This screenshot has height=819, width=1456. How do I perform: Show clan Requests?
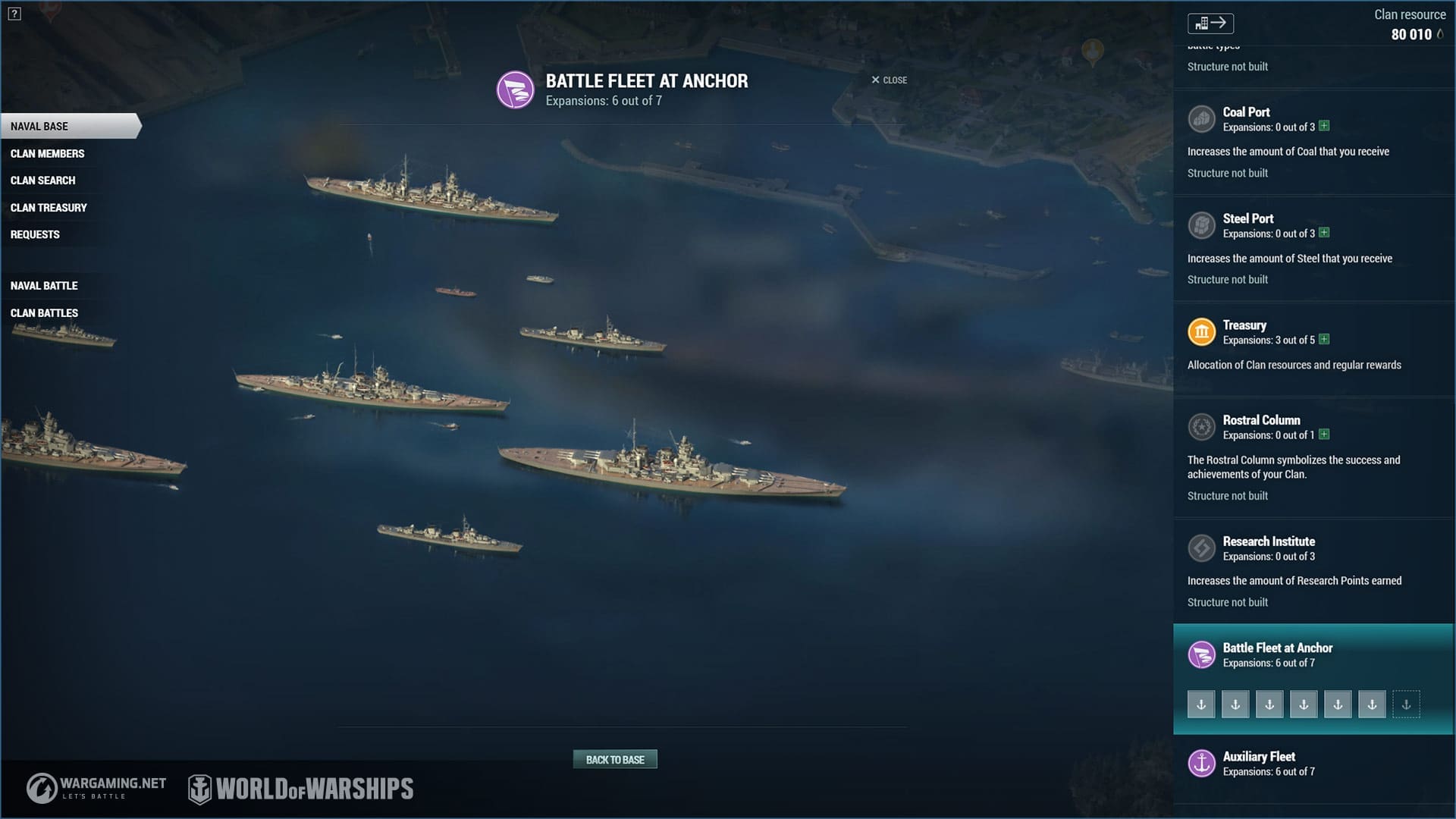pos(35,235)
